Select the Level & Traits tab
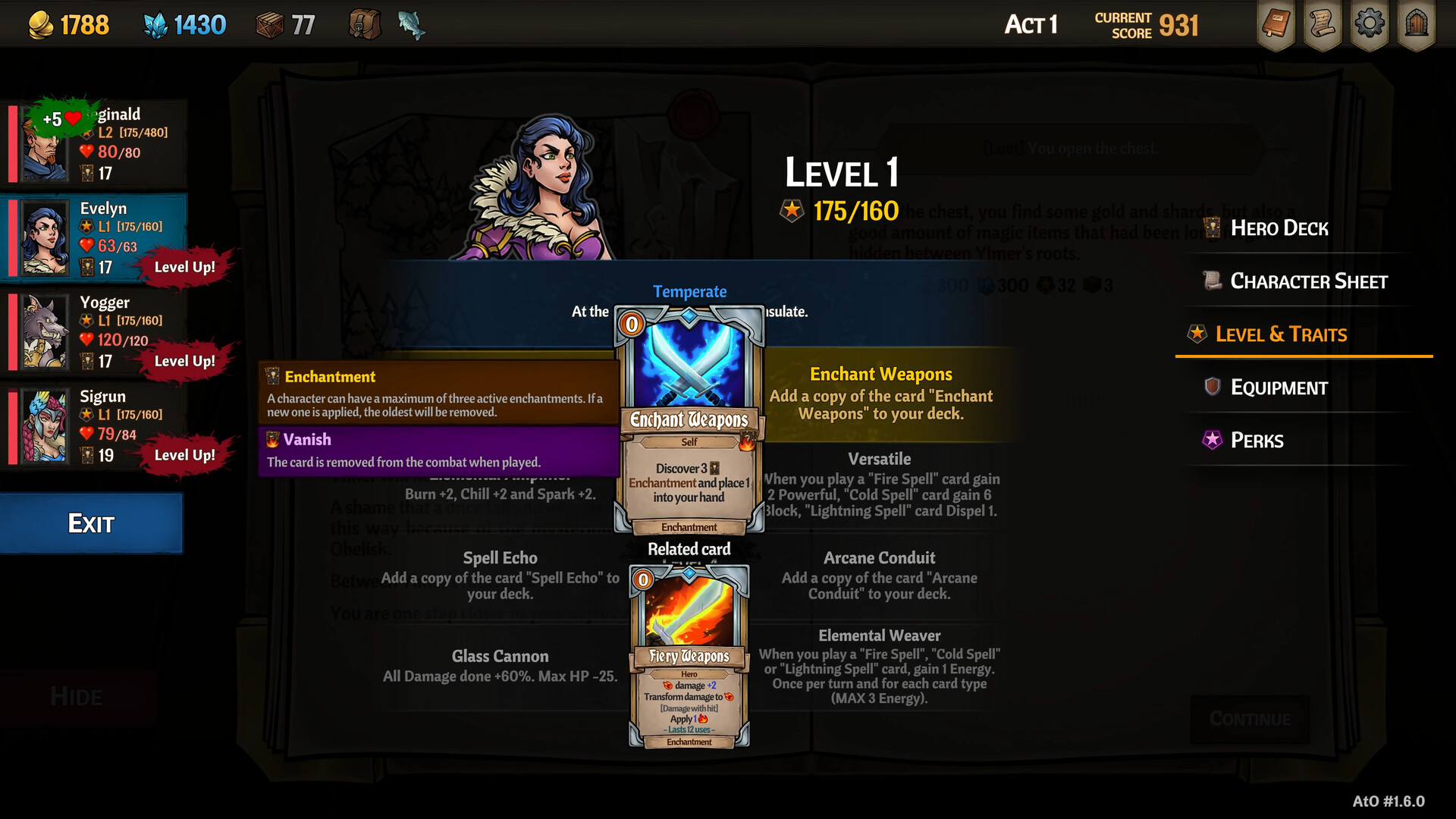1456x819 pixels. click(1281, 334)
